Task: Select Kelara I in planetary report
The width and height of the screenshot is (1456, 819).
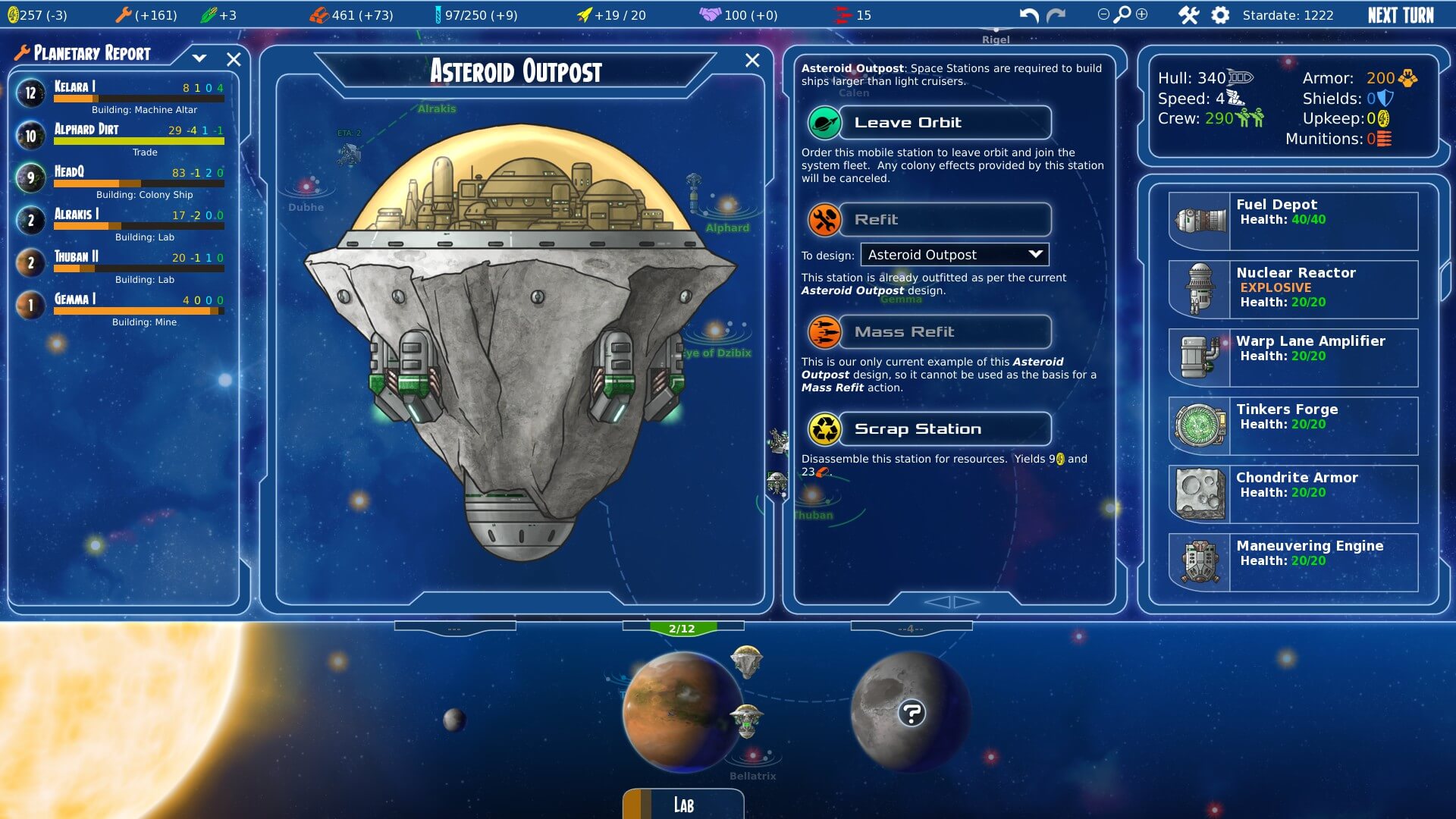Action: (121, 93)
